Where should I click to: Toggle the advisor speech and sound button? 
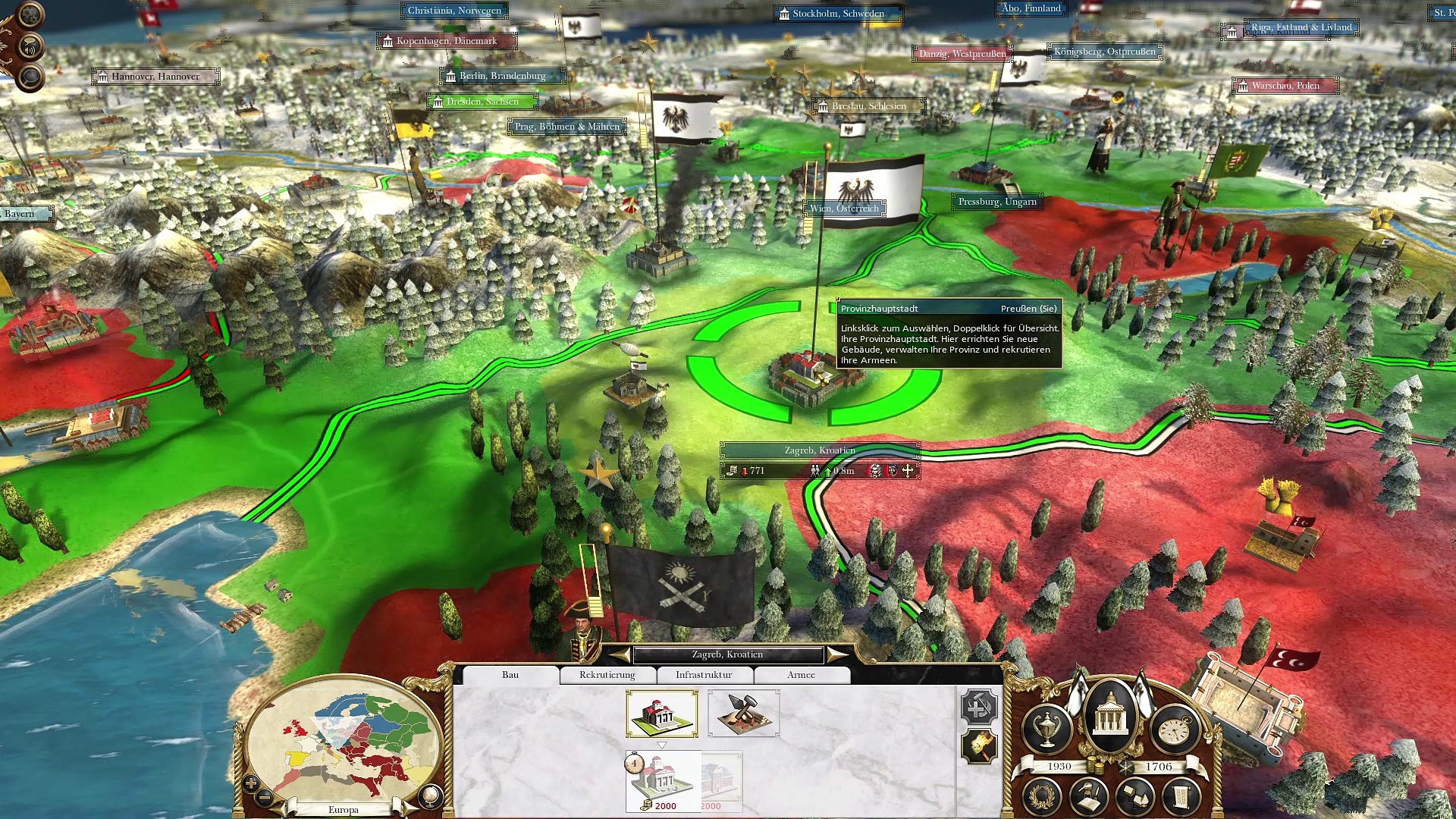(30, 48)
